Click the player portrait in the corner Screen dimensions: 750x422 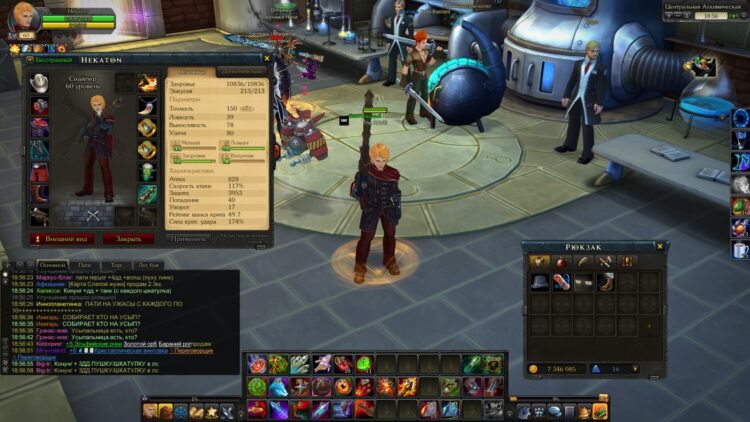pos(24,18)
